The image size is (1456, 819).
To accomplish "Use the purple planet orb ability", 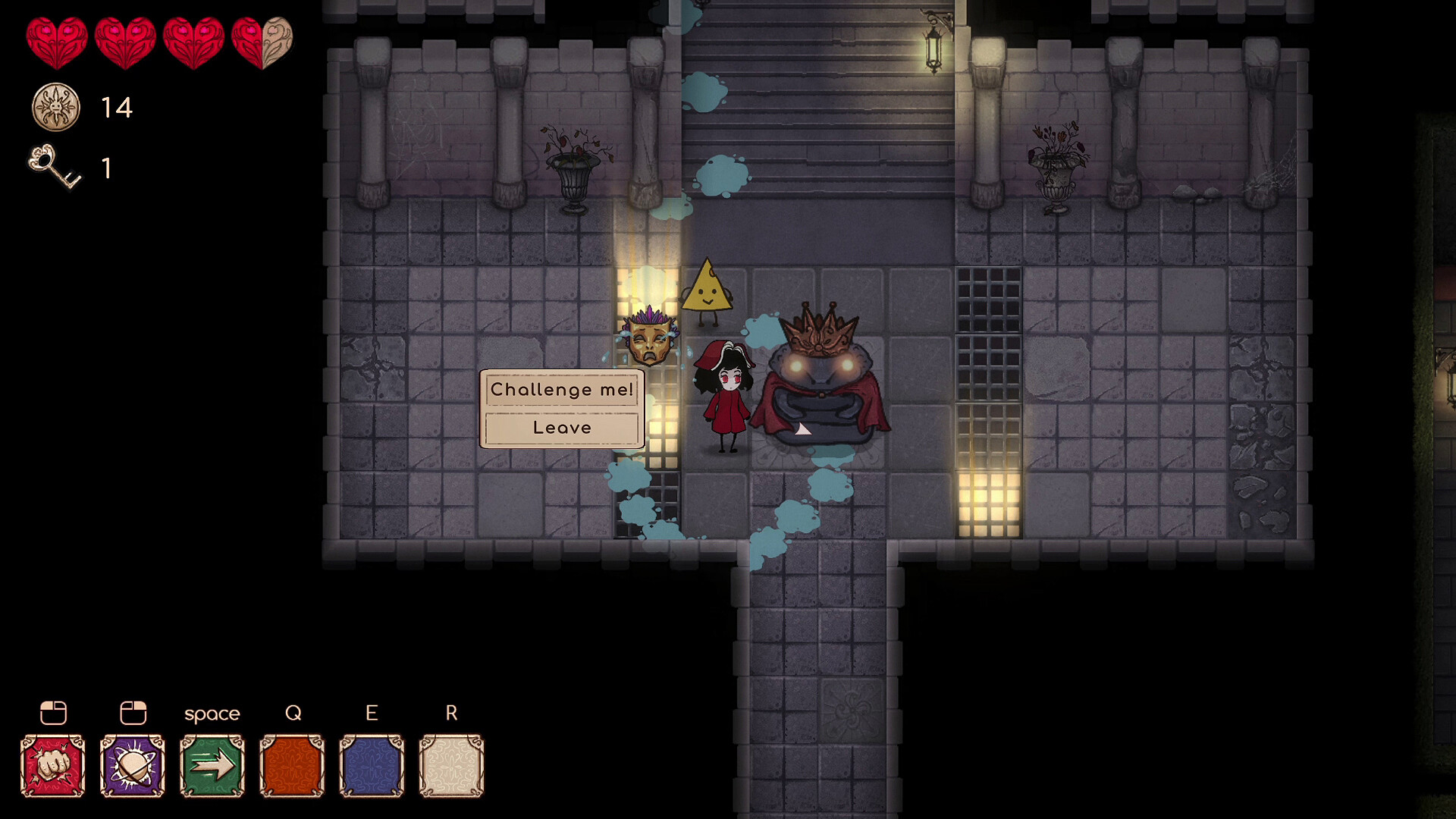I will click(x=133, y=765).
